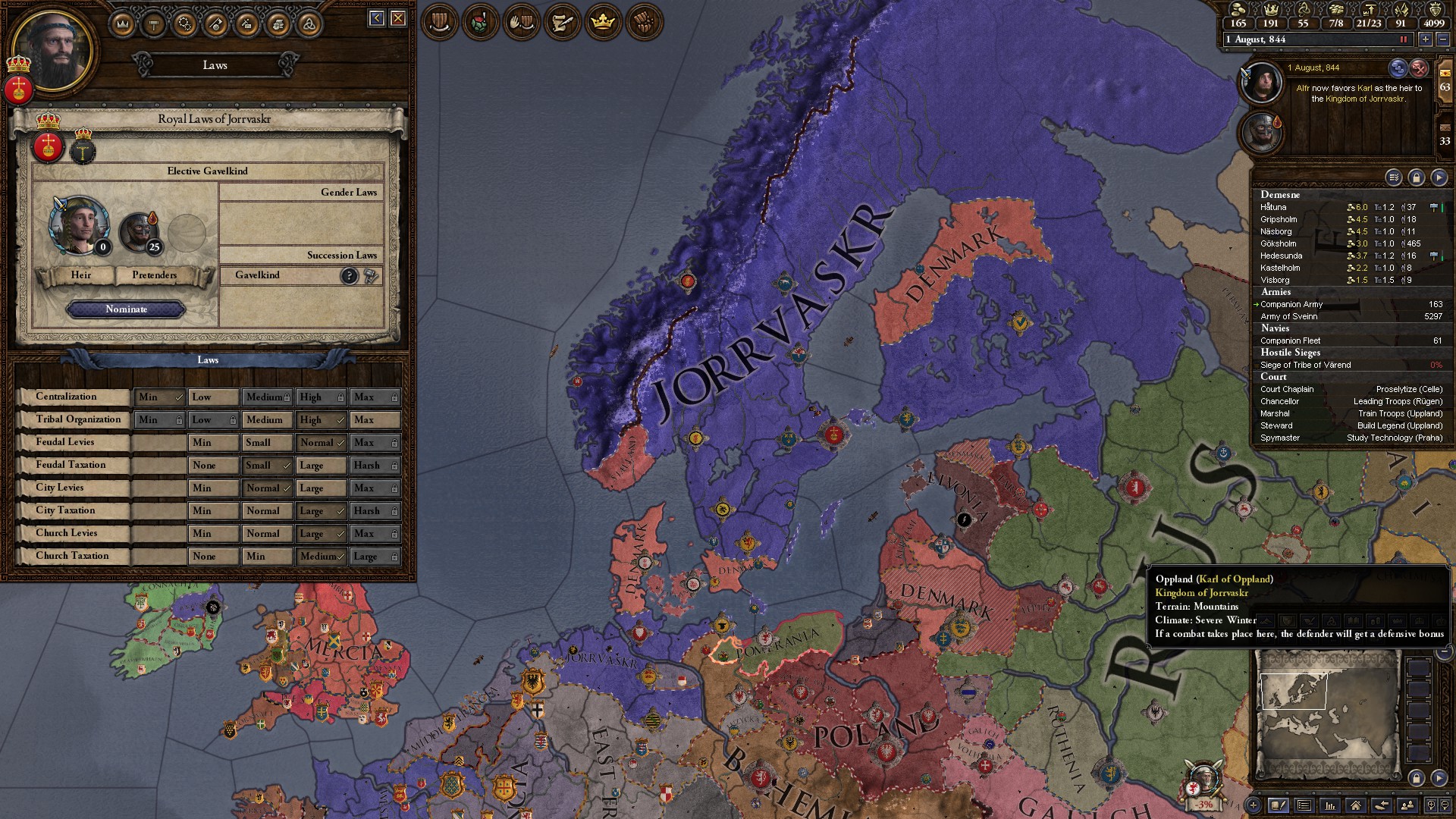The height and width of the screenshot is (819, 1456).
Task: Toggle pause on the date bar
Action: click(1404, 39)
